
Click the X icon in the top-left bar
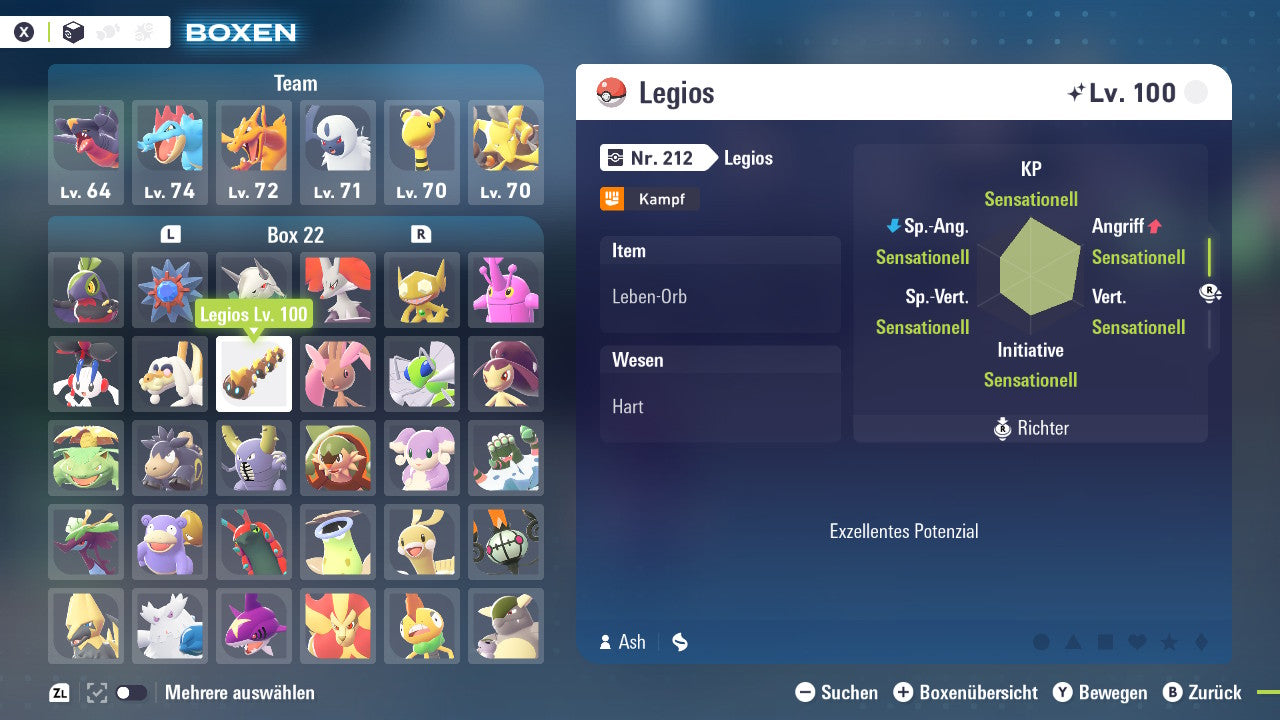pyautogui.click(x=24, y=31)
